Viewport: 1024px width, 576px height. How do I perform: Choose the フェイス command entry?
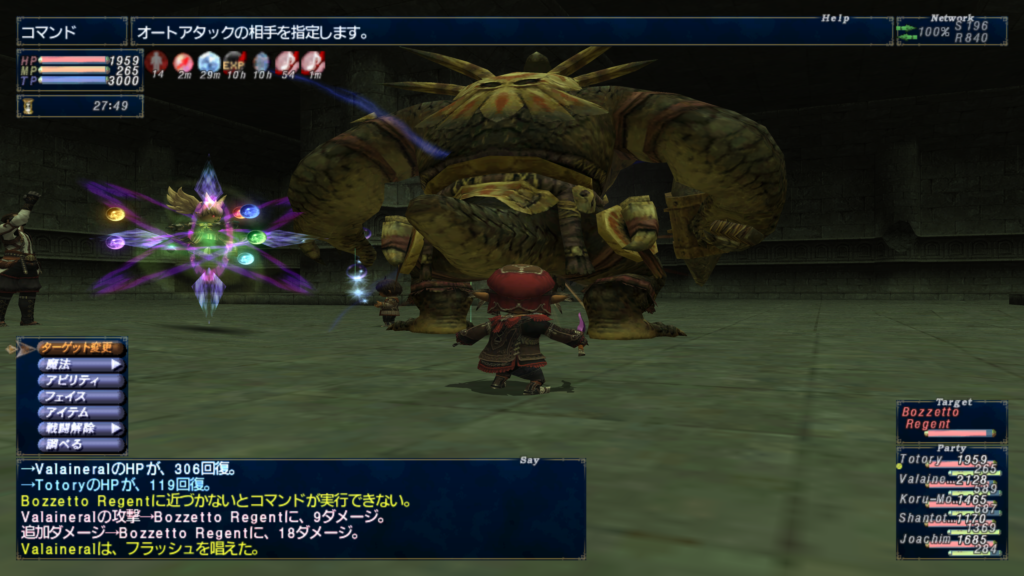point(81,396)
